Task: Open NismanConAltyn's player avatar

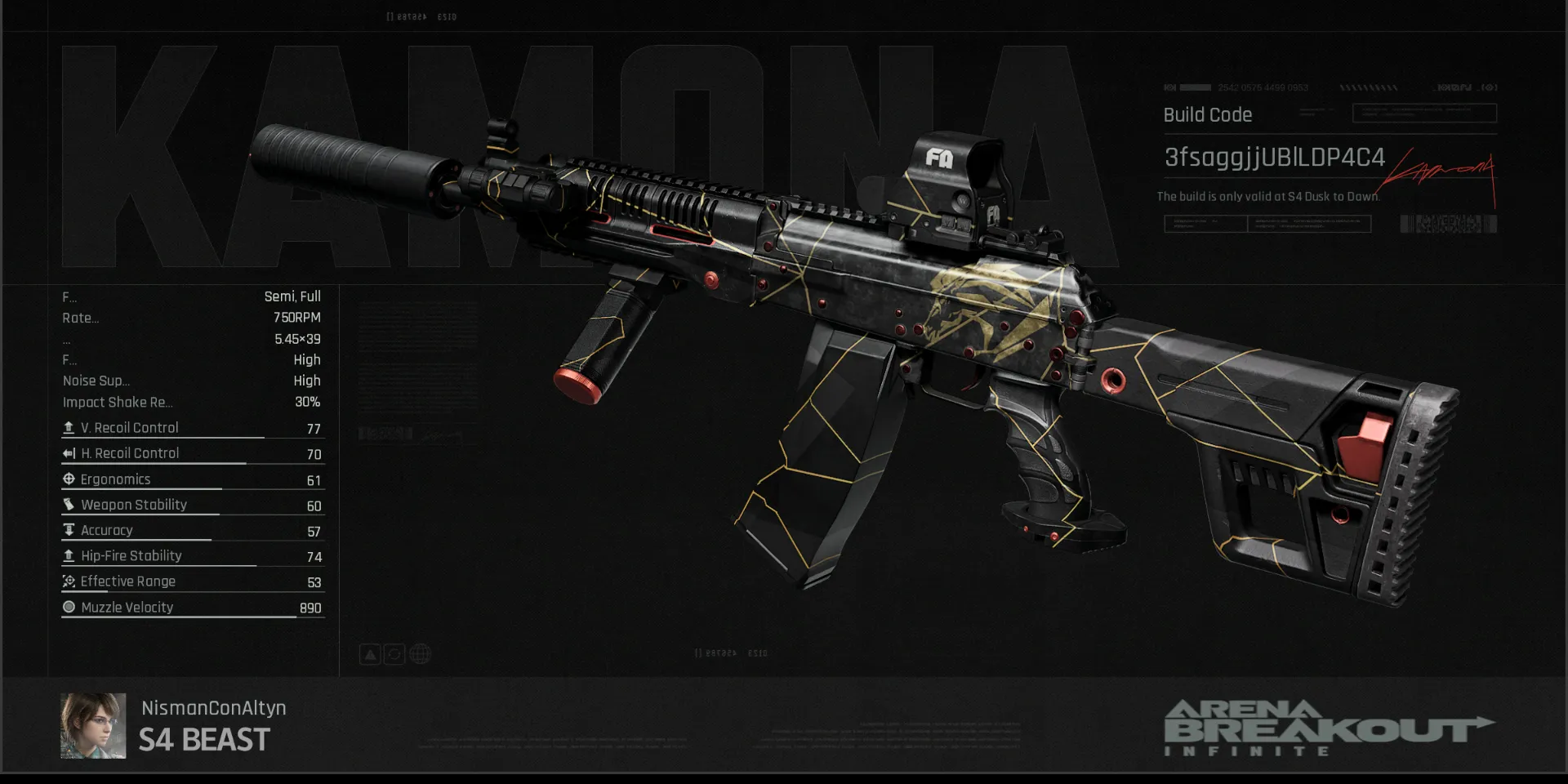Action: [93, 726]
